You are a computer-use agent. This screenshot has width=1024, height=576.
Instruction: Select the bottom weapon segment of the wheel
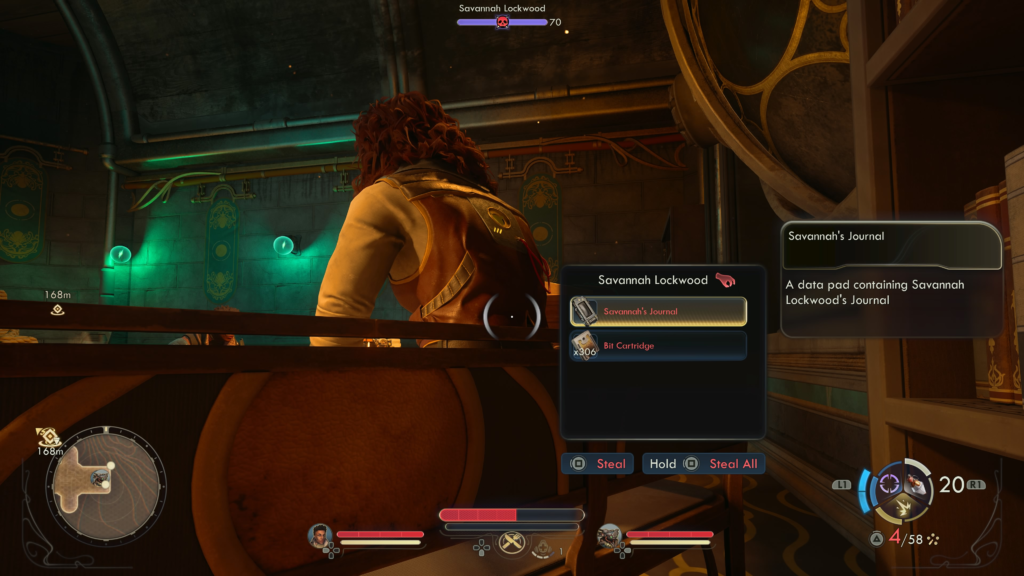[902, 507]
